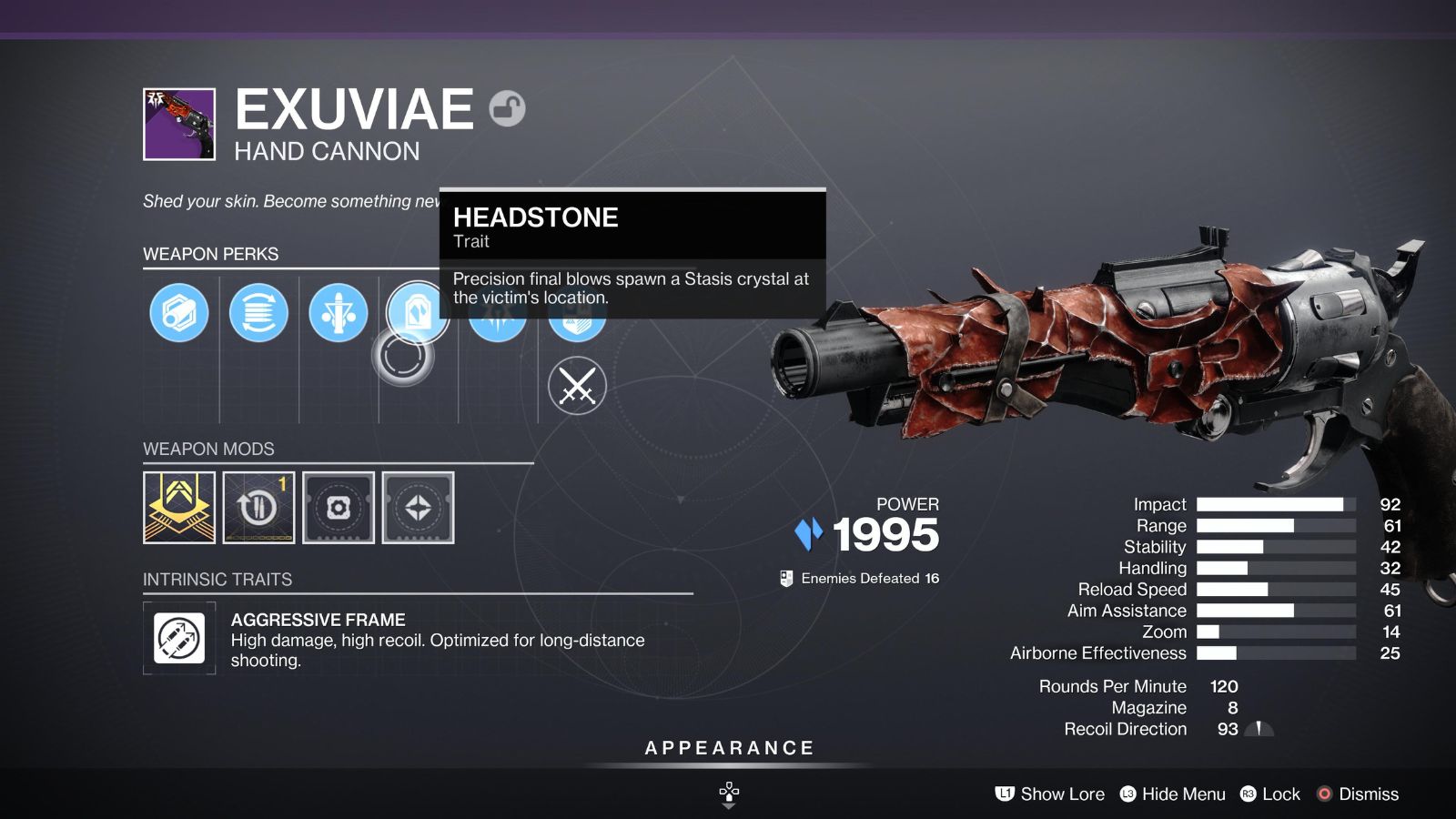Click the gear-shaped empty mod slot
Viewport: 1456px width, 819px height.
(x=338, y=508)
